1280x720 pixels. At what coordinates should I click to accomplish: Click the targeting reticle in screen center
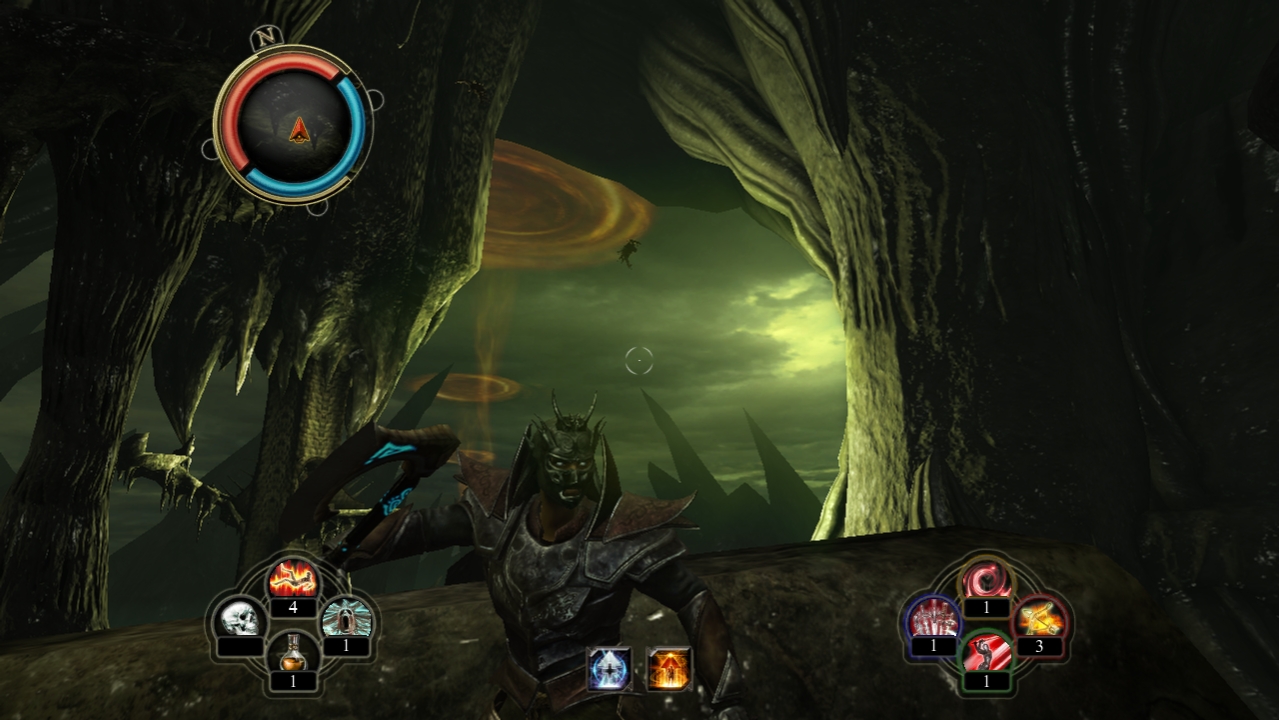(x=638, y=360)
